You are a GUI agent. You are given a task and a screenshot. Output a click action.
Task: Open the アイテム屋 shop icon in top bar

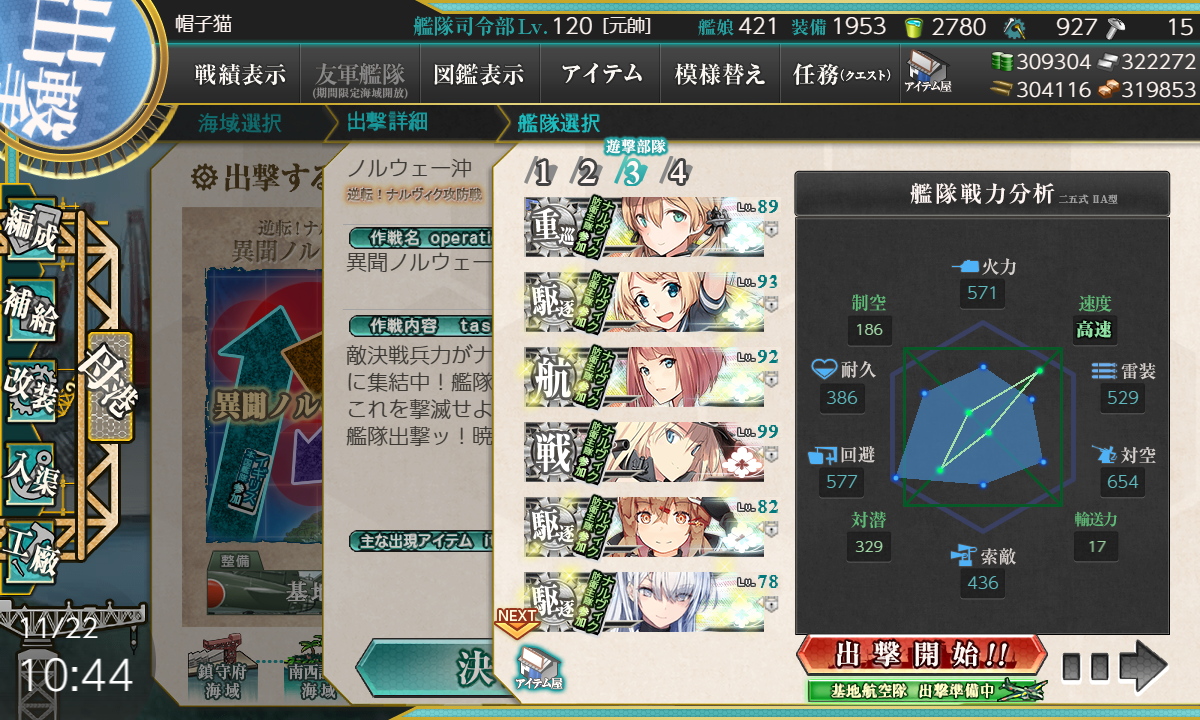[928, 72]
